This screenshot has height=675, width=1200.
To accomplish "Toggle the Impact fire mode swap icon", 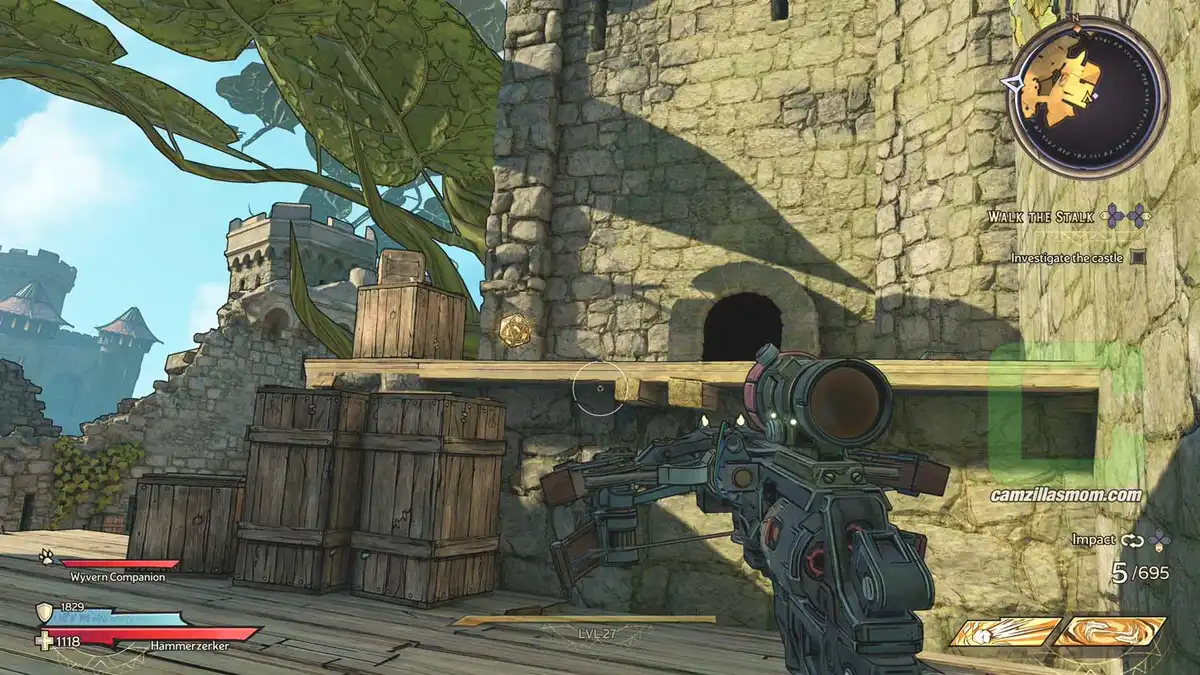I will 1132,540.
